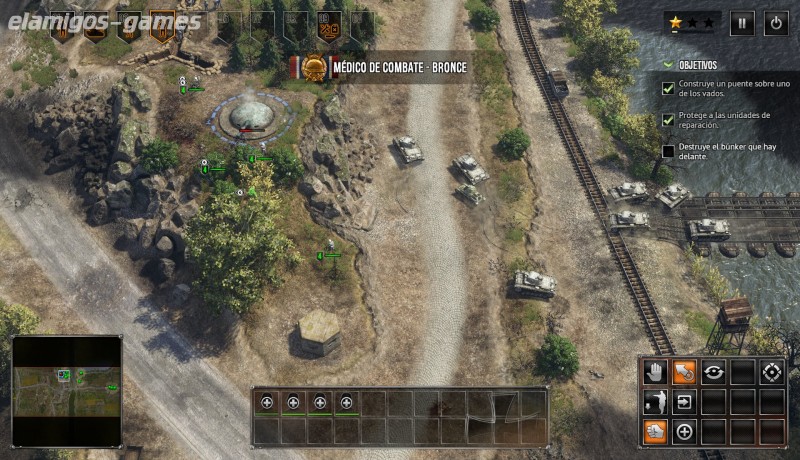Use the plus-circle heal command
The height and width of the screenshot is (460, 800).
pos(685,431)
